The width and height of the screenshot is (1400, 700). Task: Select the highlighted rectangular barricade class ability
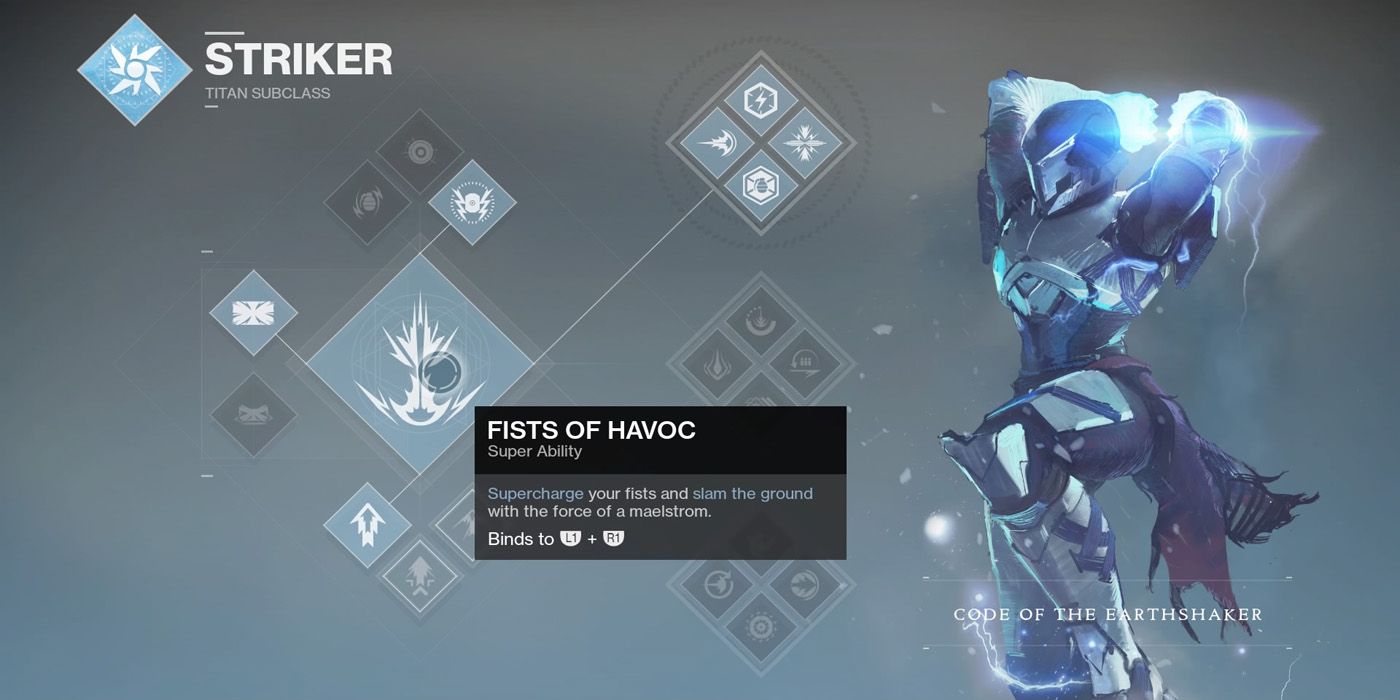coord(253,313)
